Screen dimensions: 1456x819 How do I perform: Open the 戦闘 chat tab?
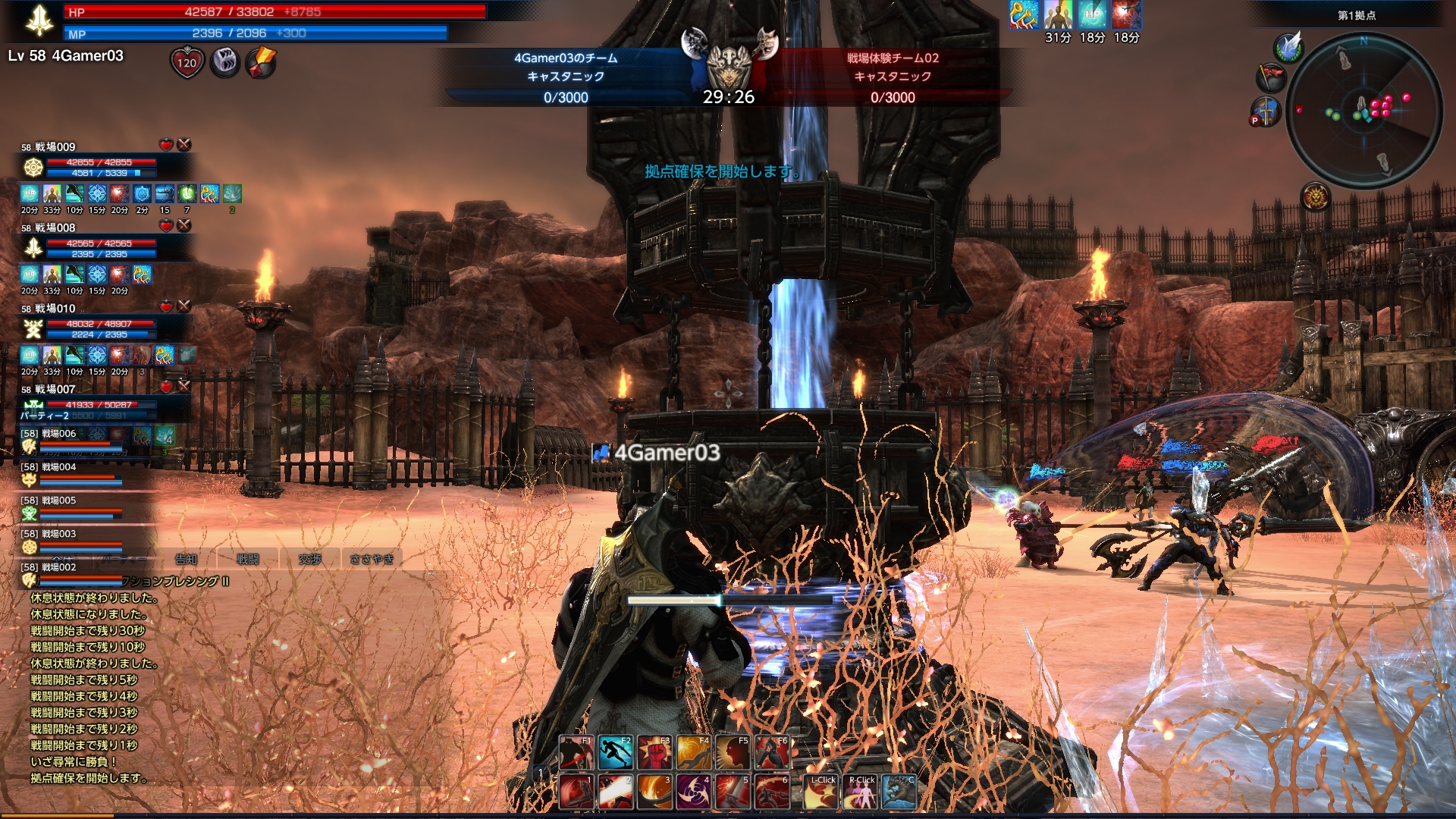pyautogui.click(x=248, y=560)
